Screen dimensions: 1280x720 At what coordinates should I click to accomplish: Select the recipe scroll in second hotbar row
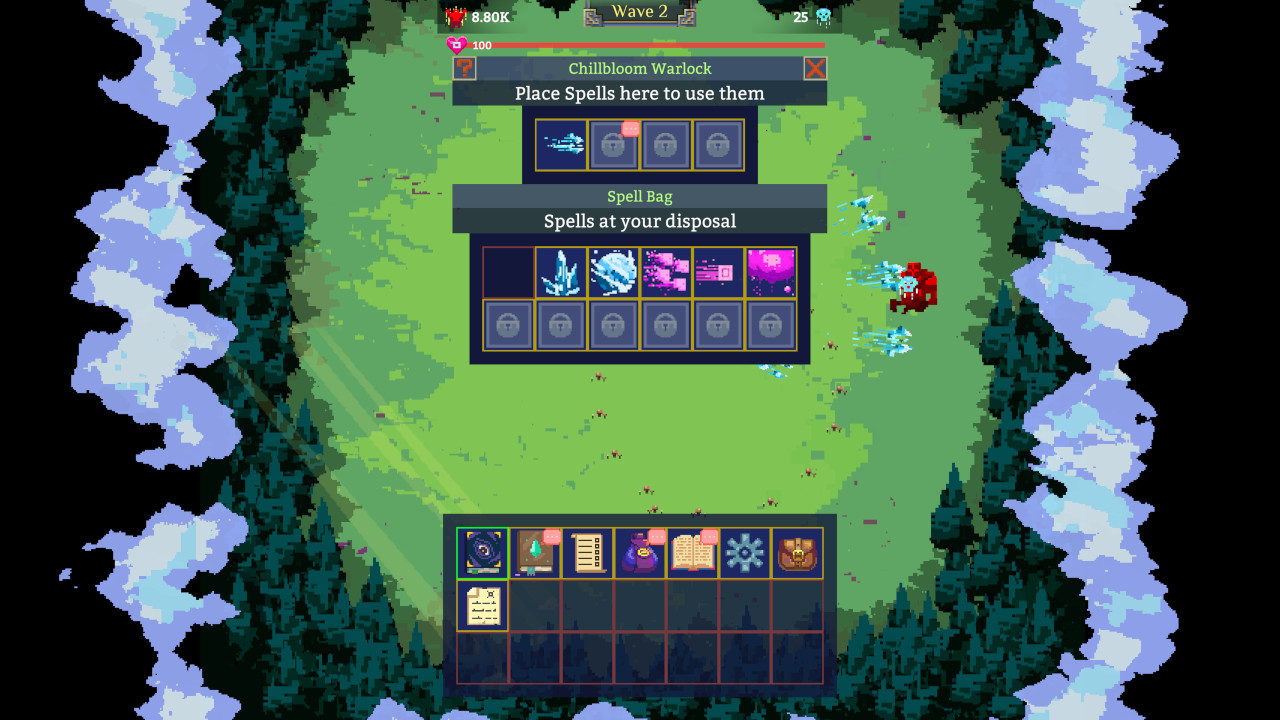(483, 605)
